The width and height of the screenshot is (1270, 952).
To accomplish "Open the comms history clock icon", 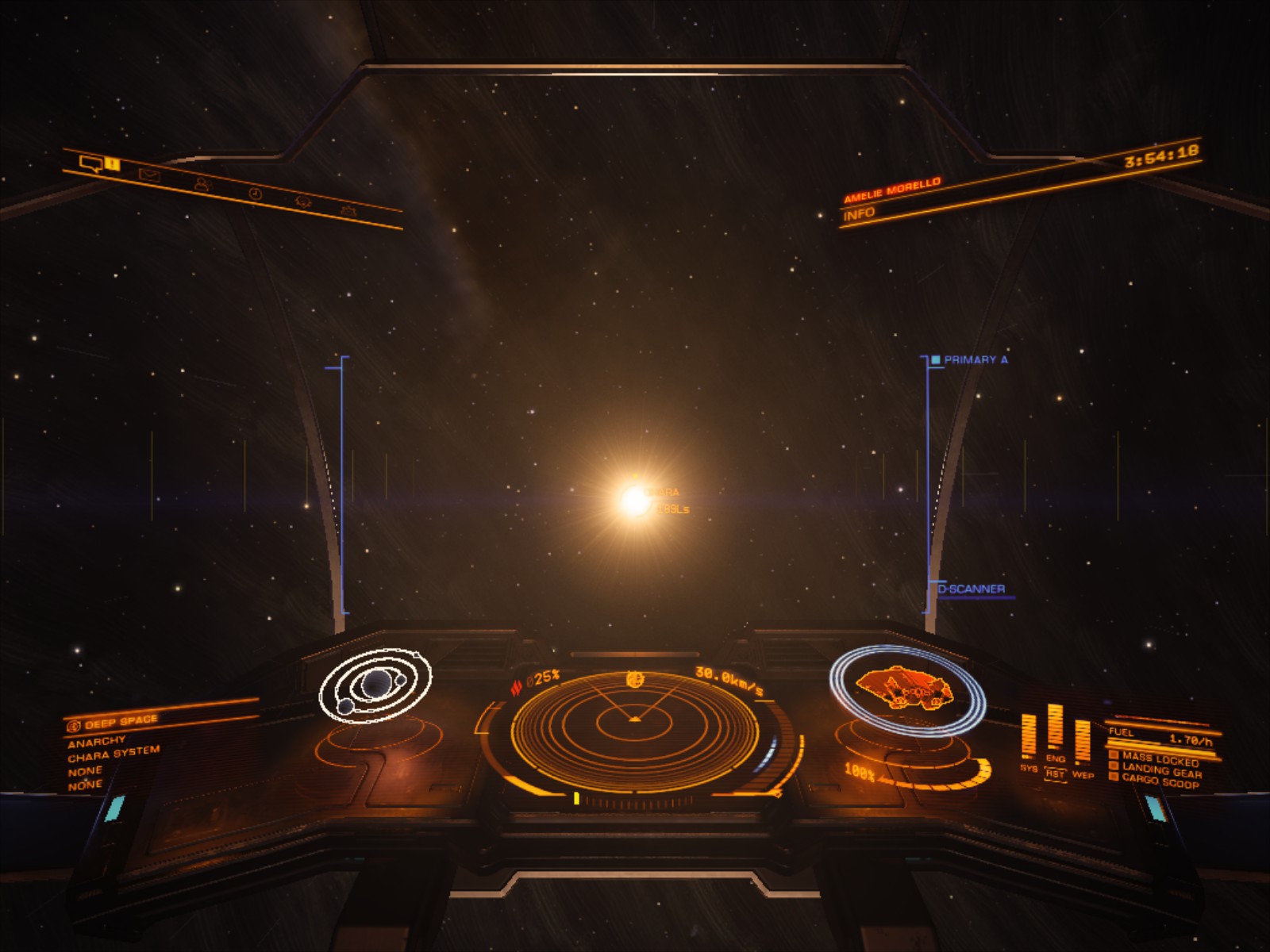I will 255,193.
